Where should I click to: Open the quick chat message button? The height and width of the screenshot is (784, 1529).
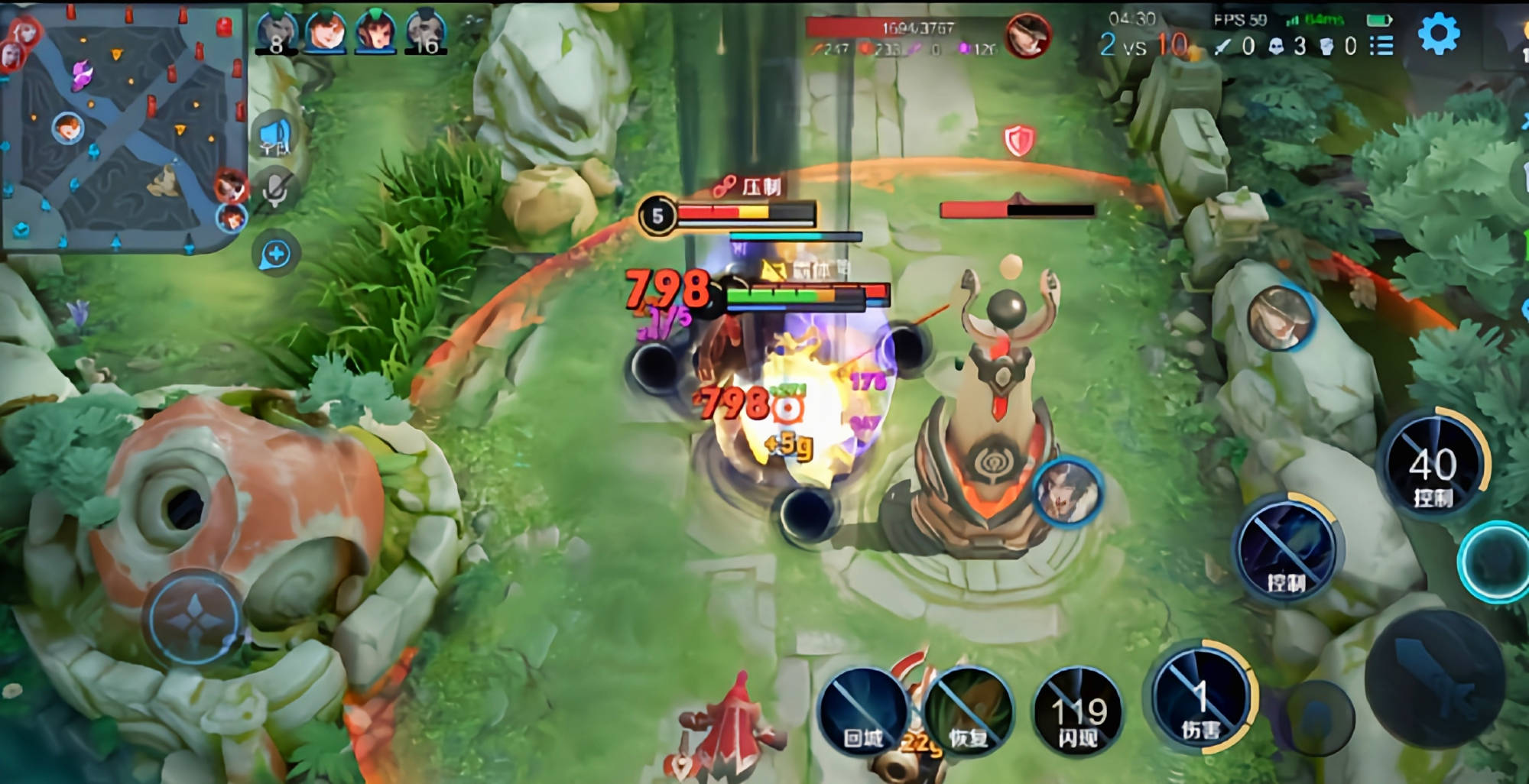coord(275,254)
